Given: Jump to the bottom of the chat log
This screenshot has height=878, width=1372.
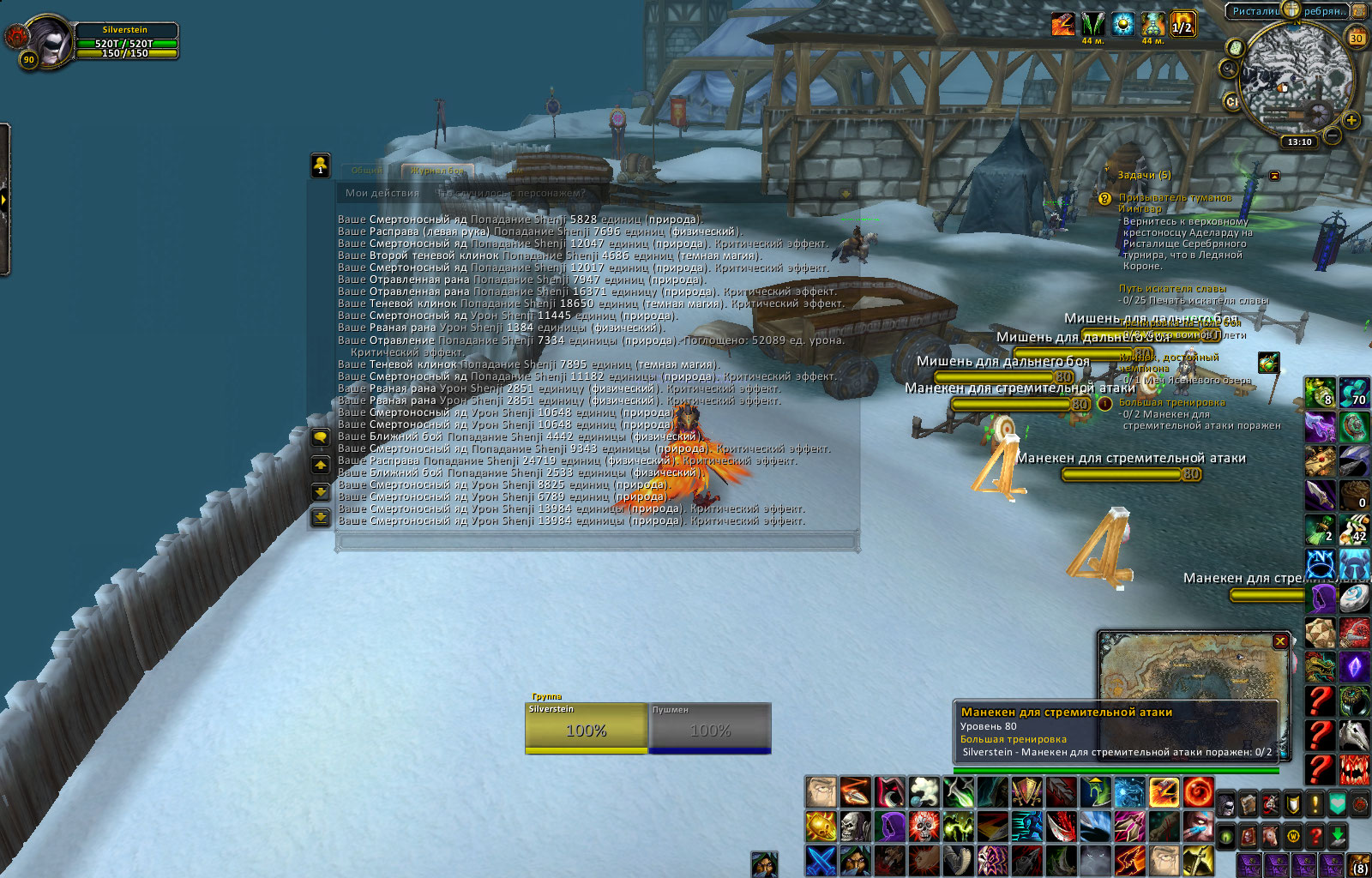Looking at the screenshot, I should coord(320,517).
